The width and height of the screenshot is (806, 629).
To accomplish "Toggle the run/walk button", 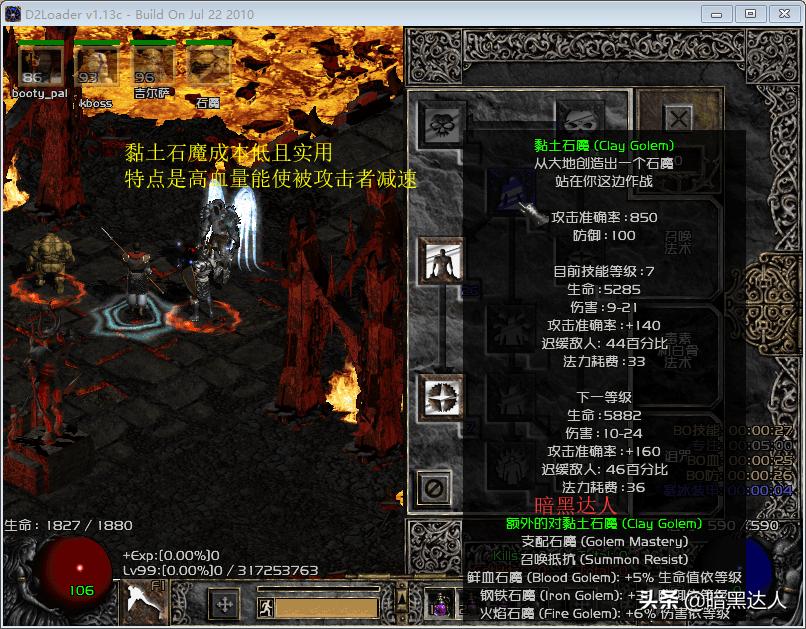I will (265, 606).
